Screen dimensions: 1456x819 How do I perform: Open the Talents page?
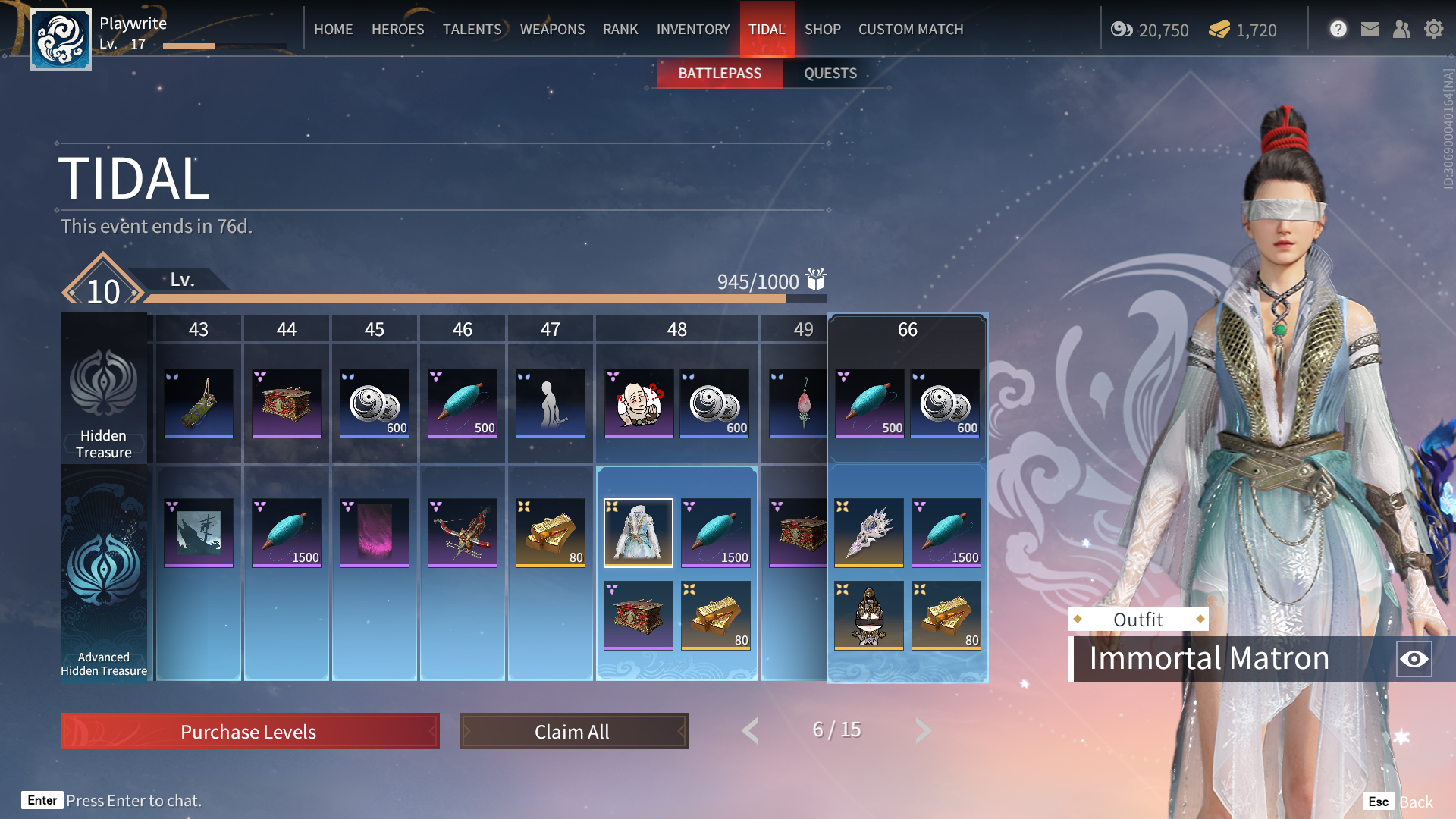(472, 29)
